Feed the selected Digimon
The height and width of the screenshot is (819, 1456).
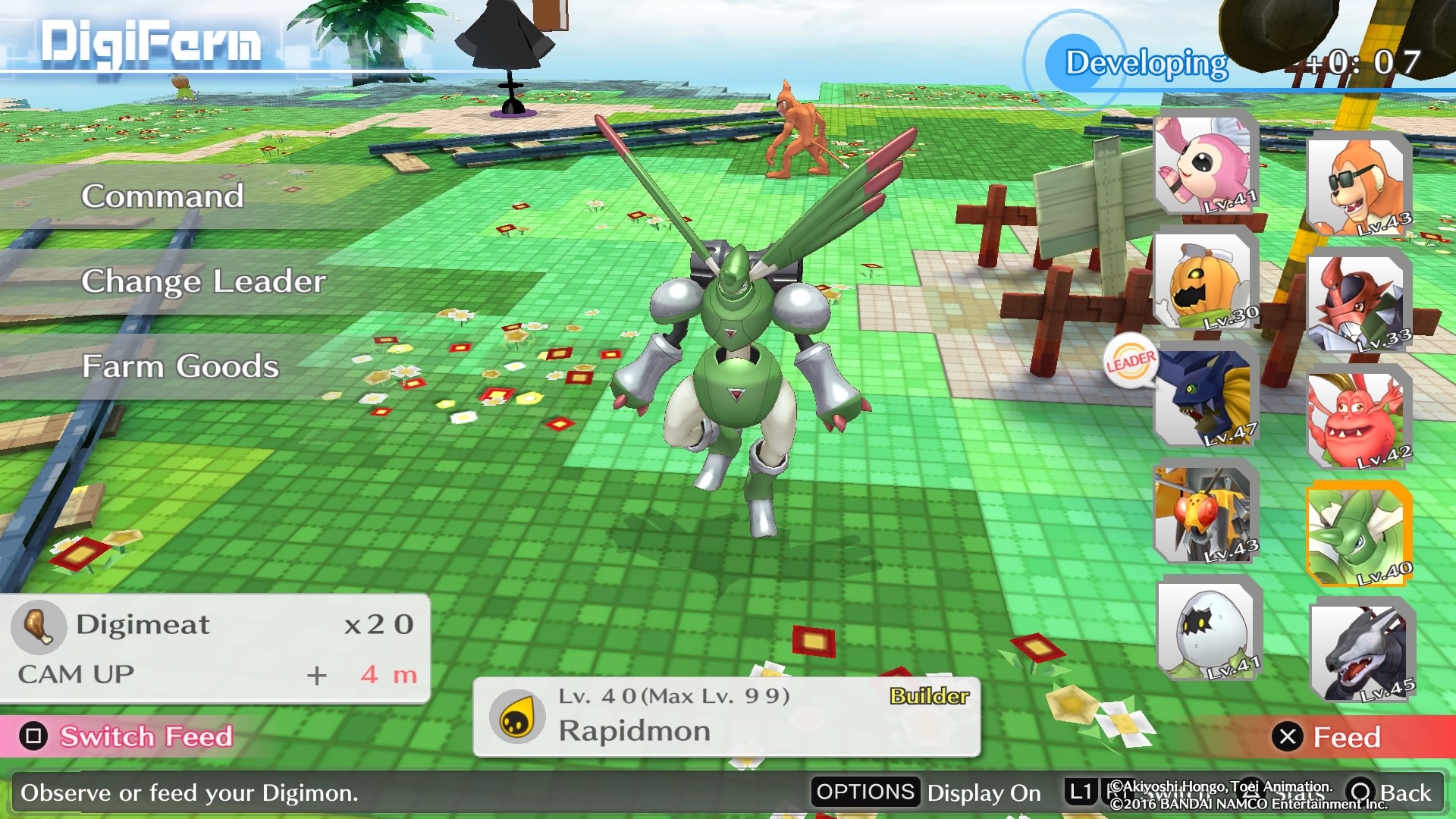(x=1330, y=737)
